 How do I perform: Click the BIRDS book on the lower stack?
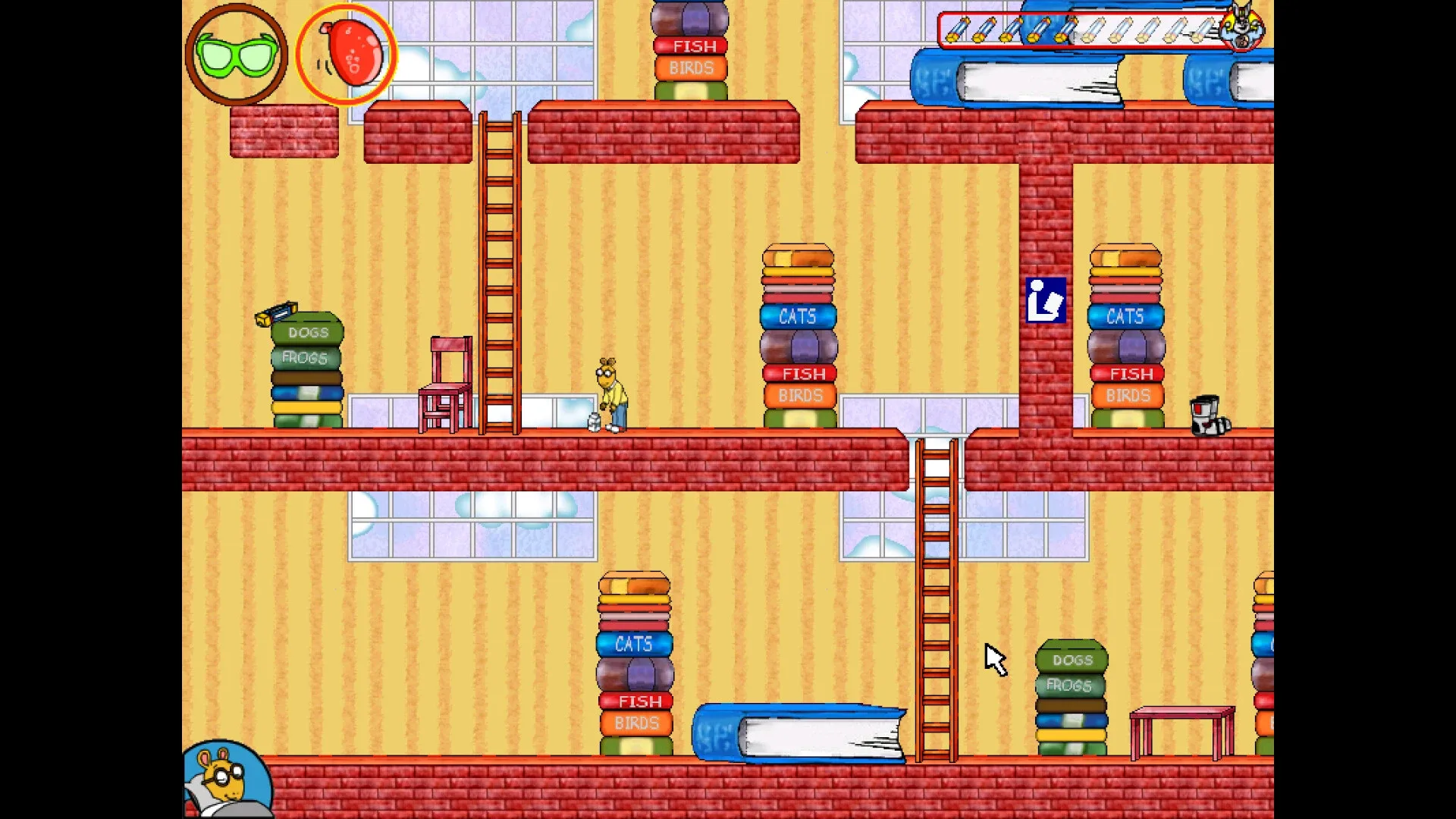click(x=635, y=723)
